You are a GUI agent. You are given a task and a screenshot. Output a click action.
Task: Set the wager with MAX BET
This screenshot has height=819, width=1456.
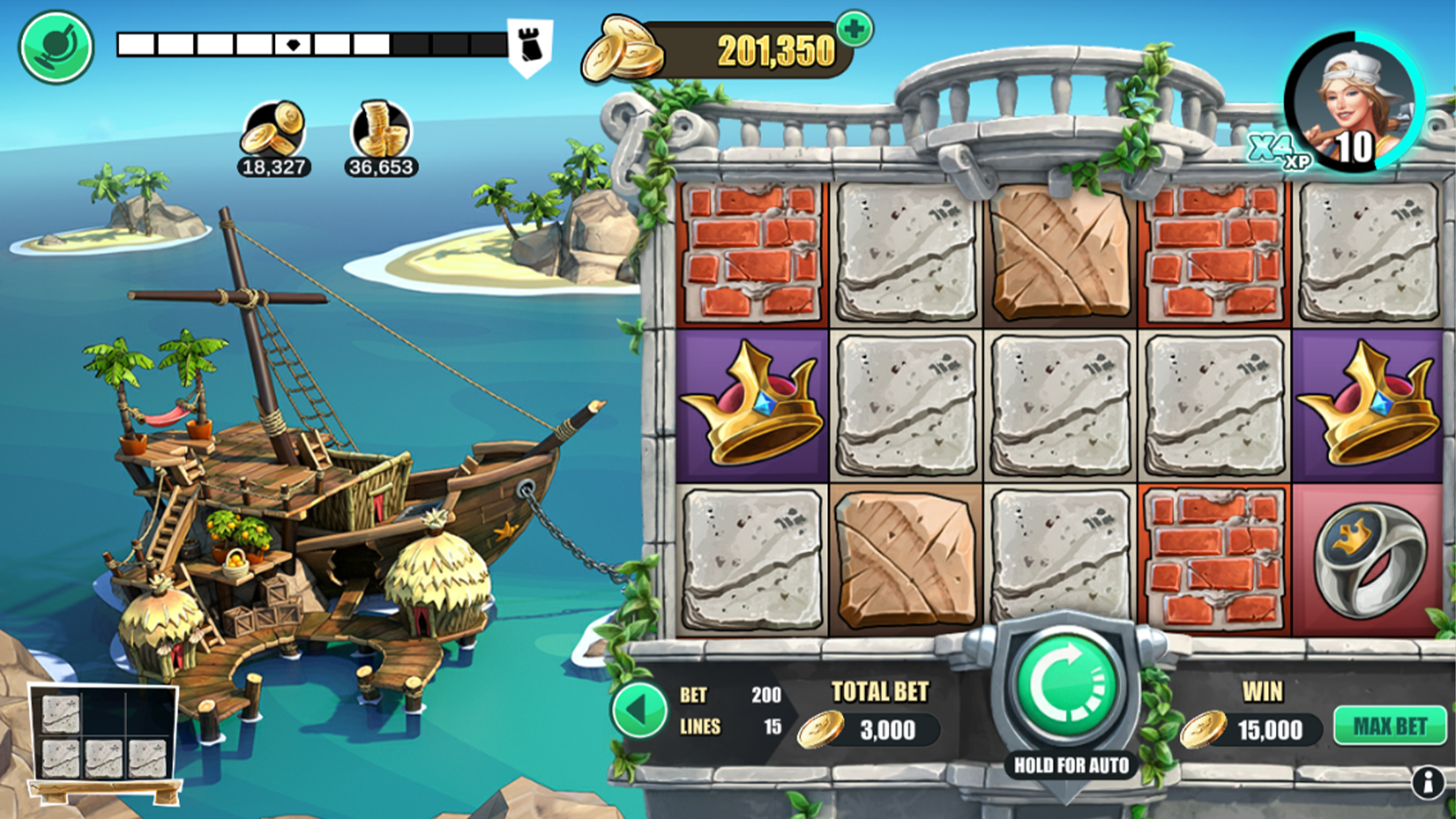point(1389,727)
